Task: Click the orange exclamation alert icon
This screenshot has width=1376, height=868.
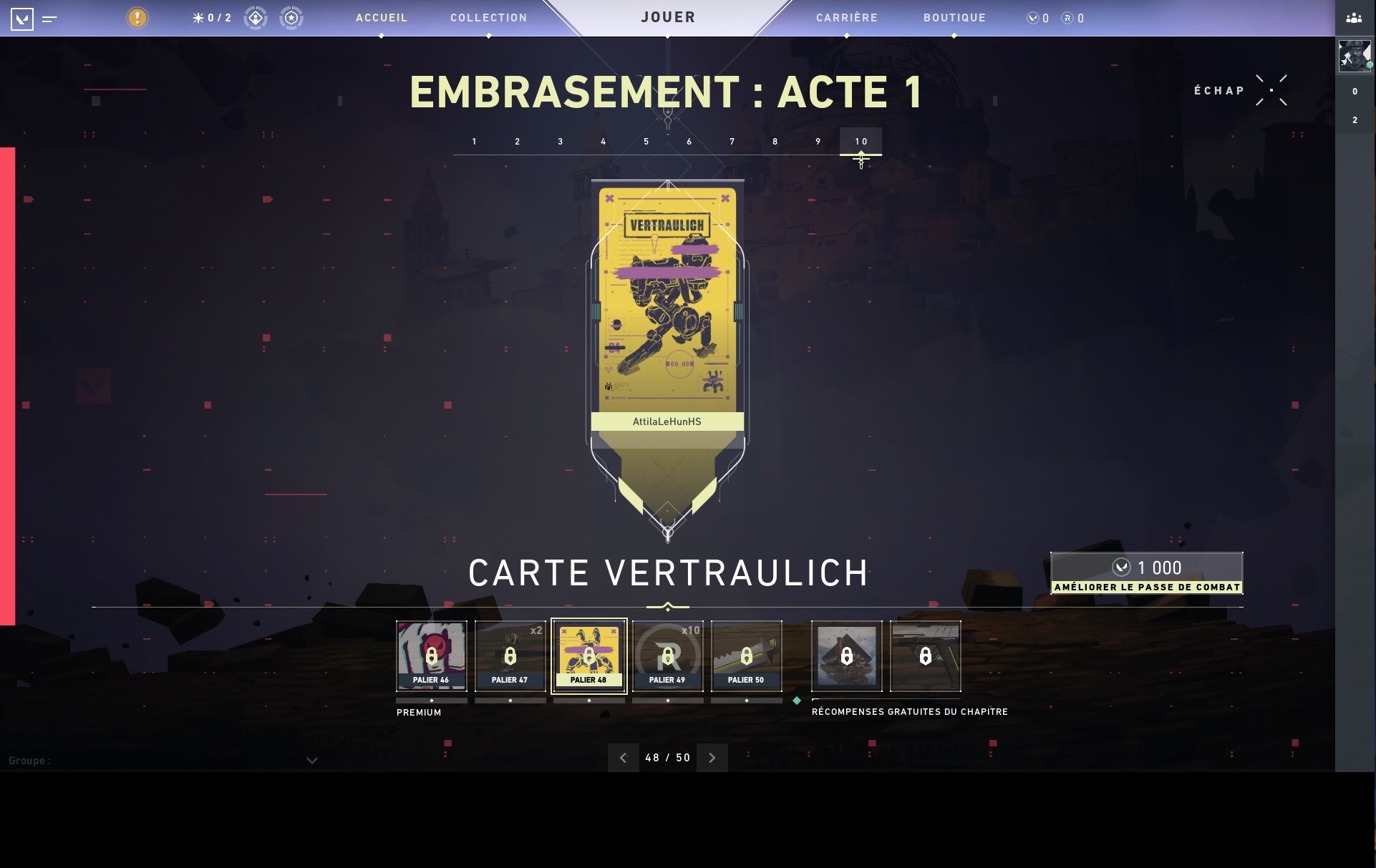Action: tap(137, 18)
